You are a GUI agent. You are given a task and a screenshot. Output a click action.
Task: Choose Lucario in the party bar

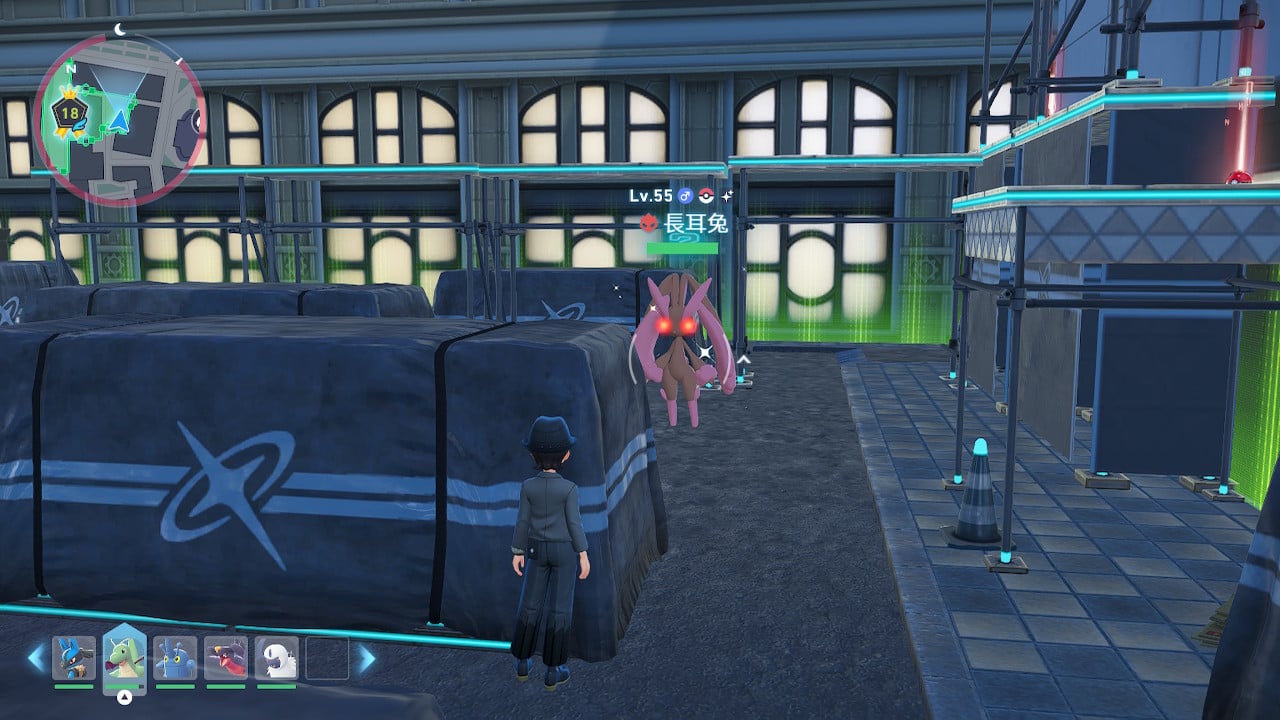pos(74,658)
